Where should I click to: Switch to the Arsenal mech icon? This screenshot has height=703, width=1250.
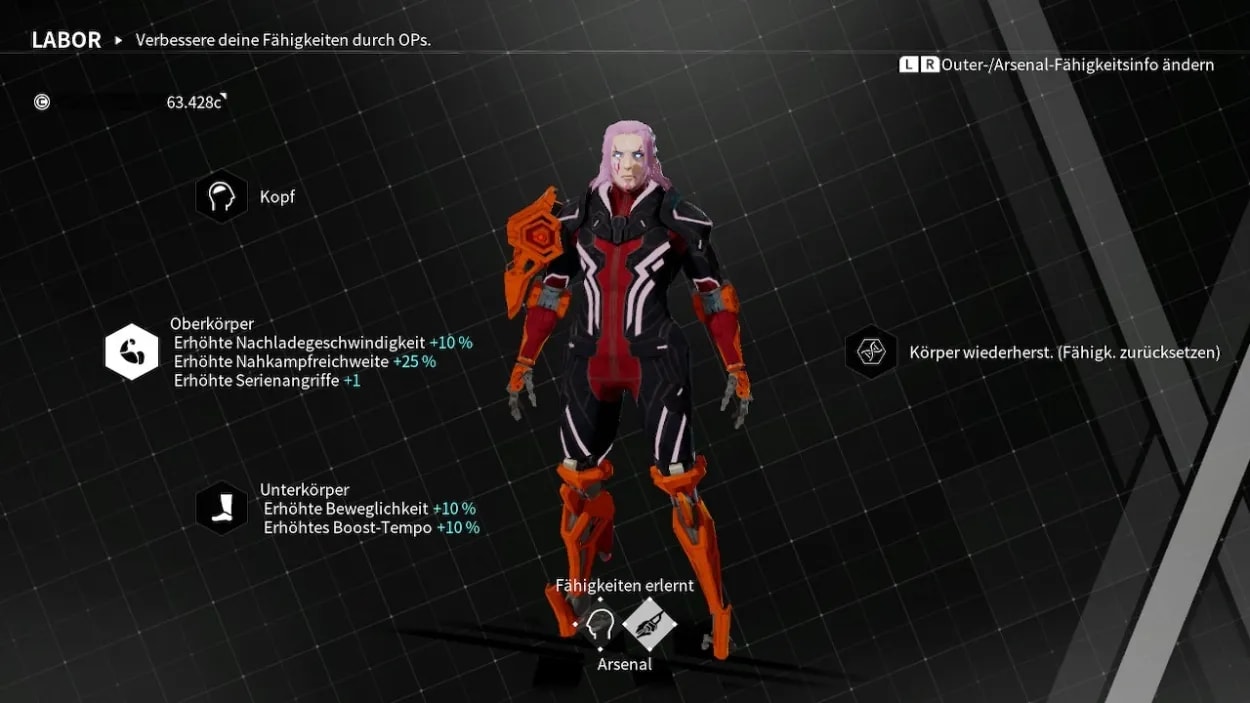[x=650, y=625]
